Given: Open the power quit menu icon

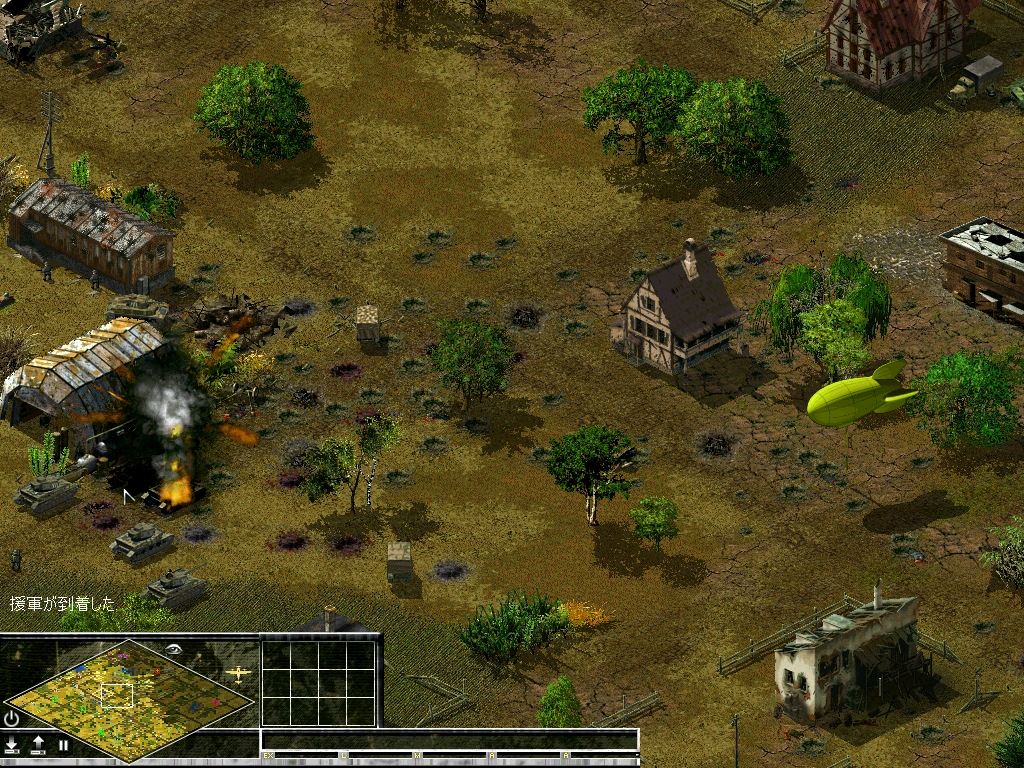Looking at the screenshot, I should coord(12,718).
